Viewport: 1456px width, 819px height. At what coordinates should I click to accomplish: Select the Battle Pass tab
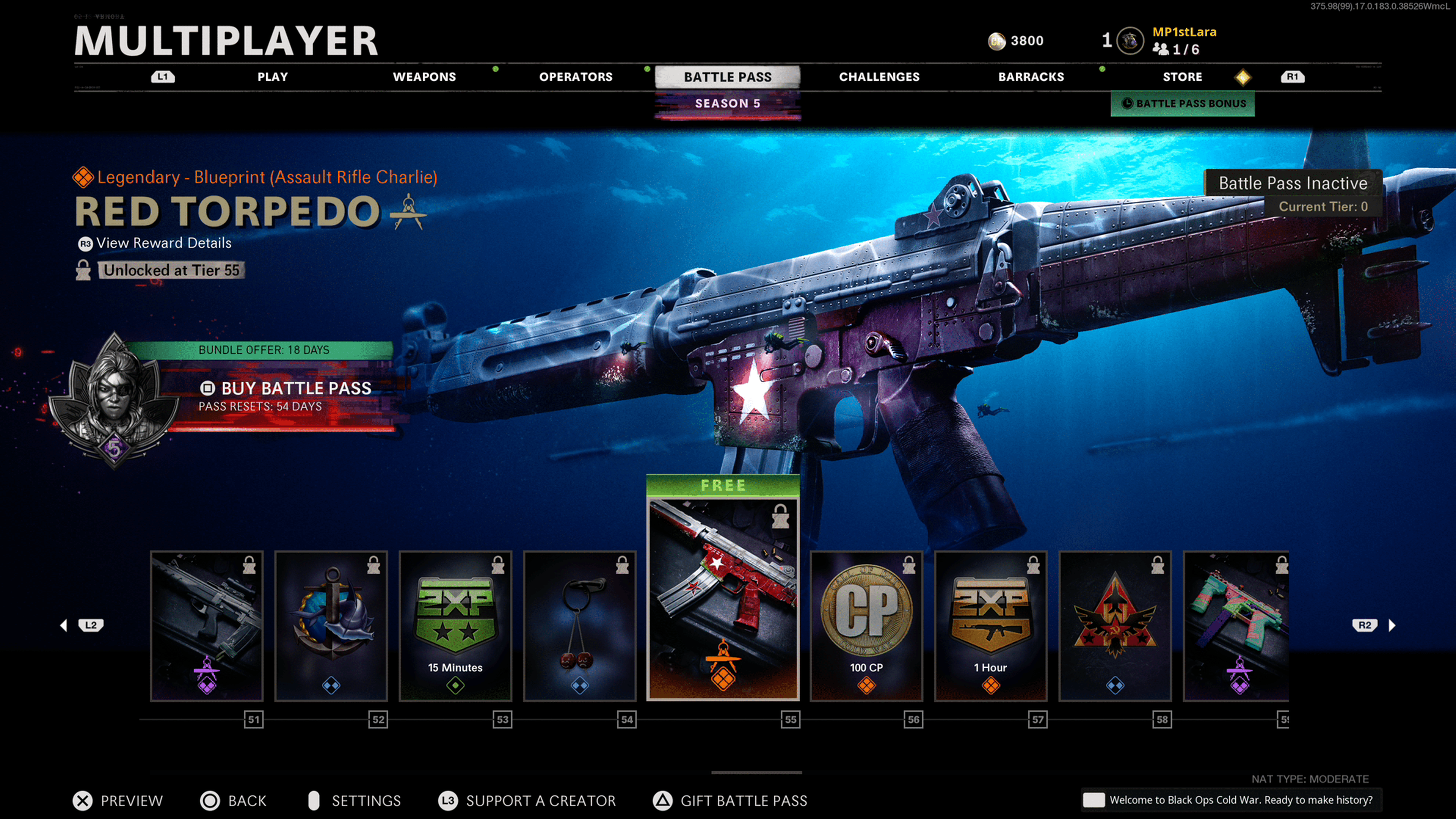click(x=728, y=77)
